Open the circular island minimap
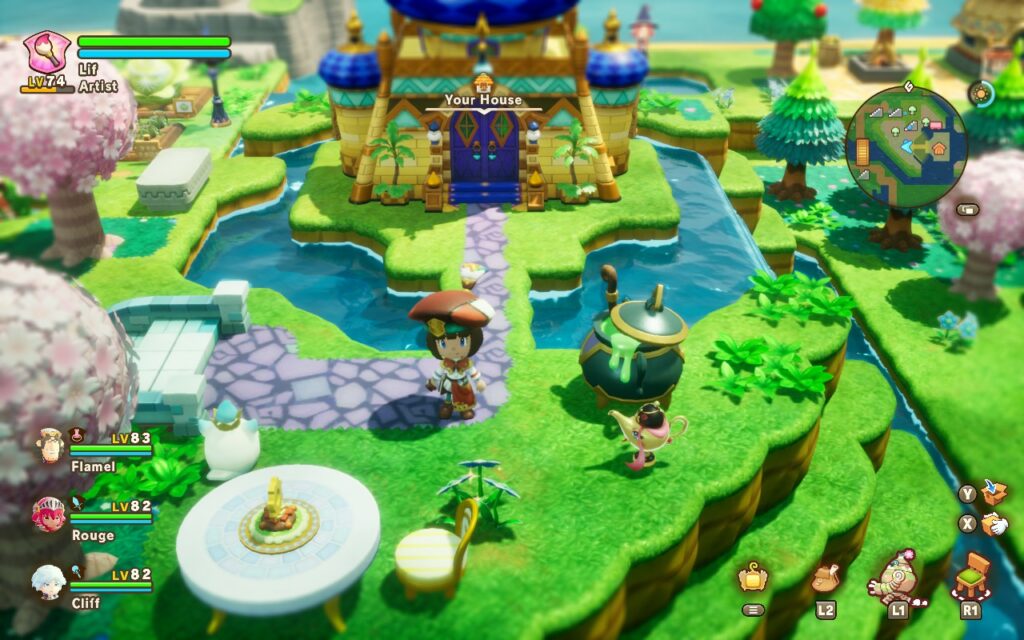This screenshot has width=1024, height=640. (906, 147)
